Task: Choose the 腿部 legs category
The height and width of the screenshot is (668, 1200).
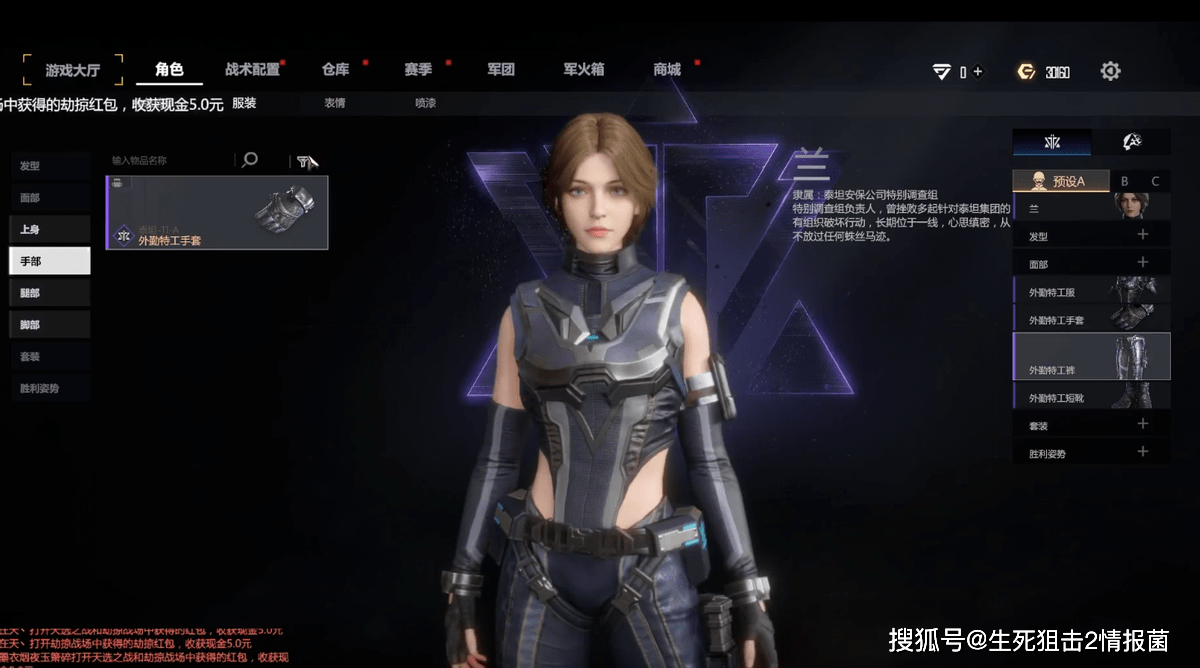Action: click(50, 293)
